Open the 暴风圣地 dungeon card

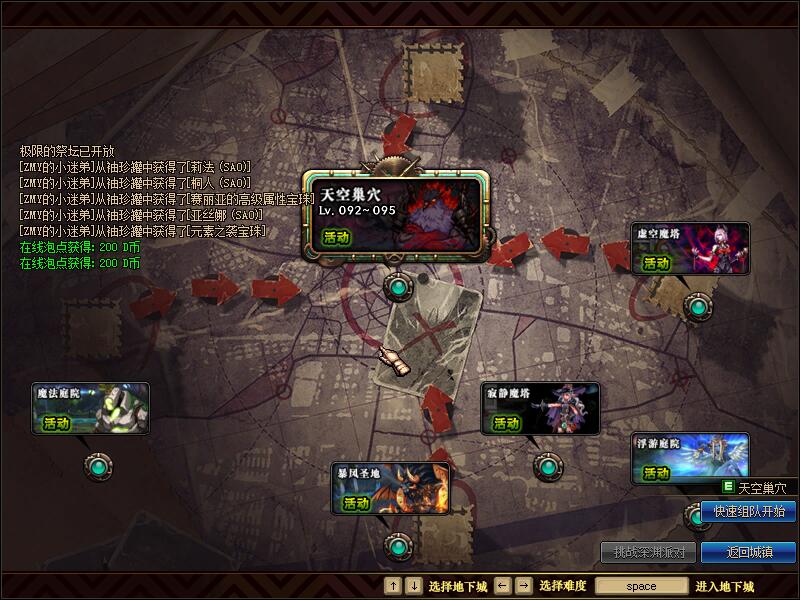[x=391, y=487]
